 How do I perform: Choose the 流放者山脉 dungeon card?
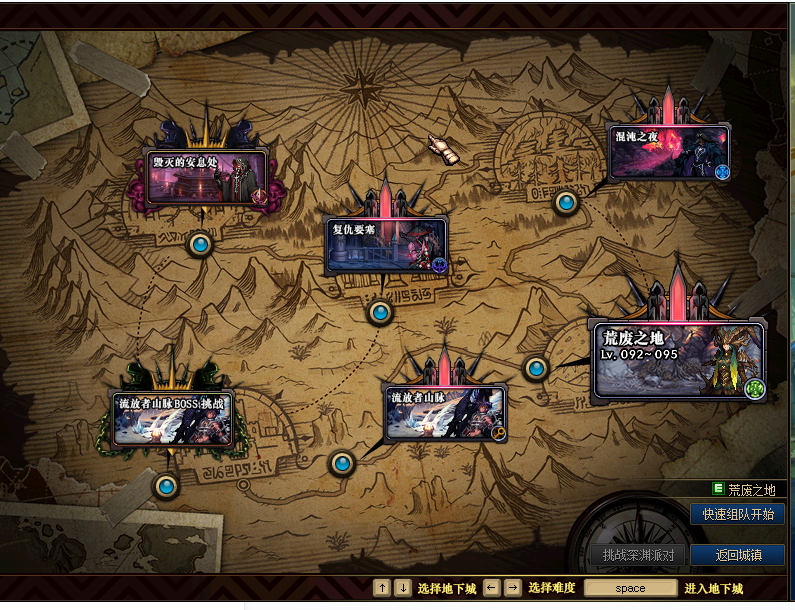coord(446,413)
